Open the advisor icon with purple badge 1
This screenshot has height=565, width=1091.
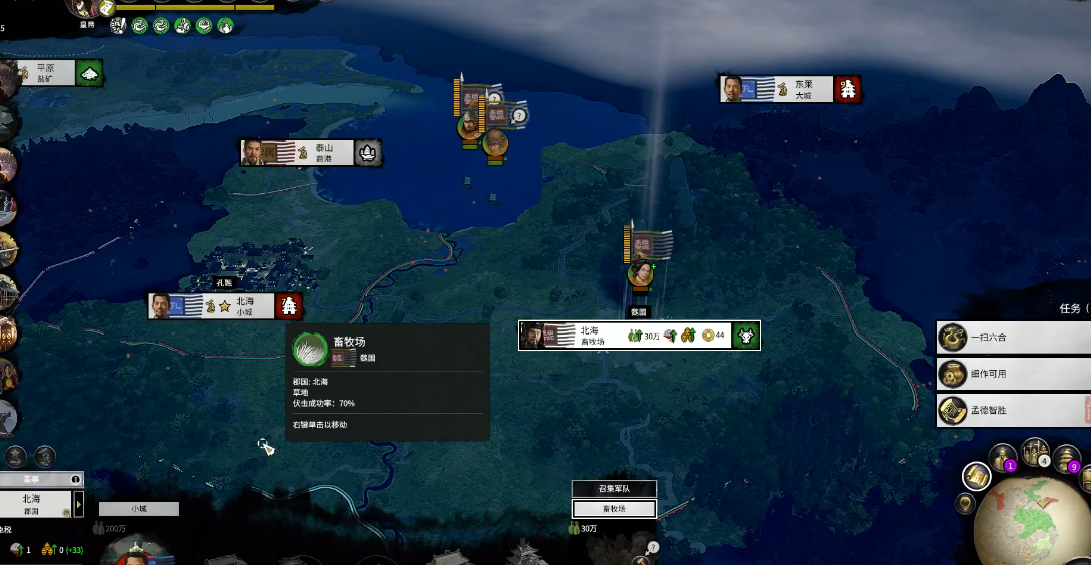(1002, 458)
